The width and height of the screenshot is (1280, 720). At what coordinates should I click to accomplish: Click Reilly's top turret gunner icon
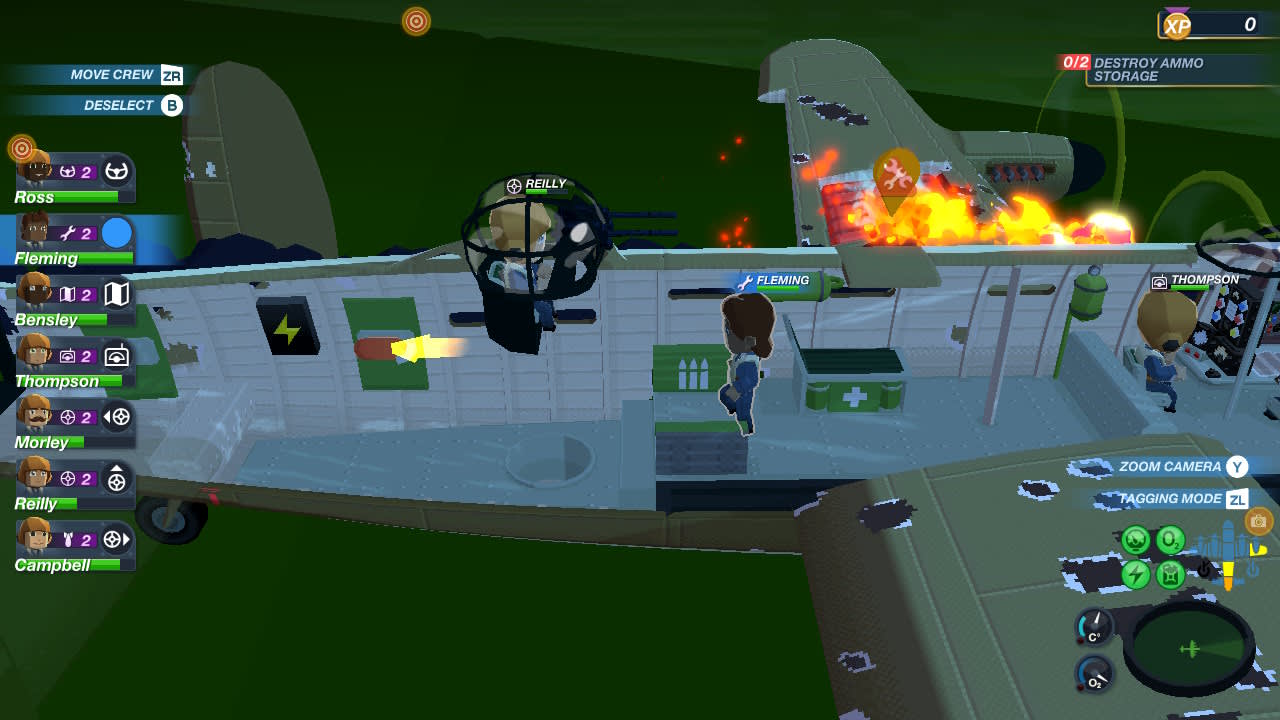pyautogui.click(x=117, y=477)
